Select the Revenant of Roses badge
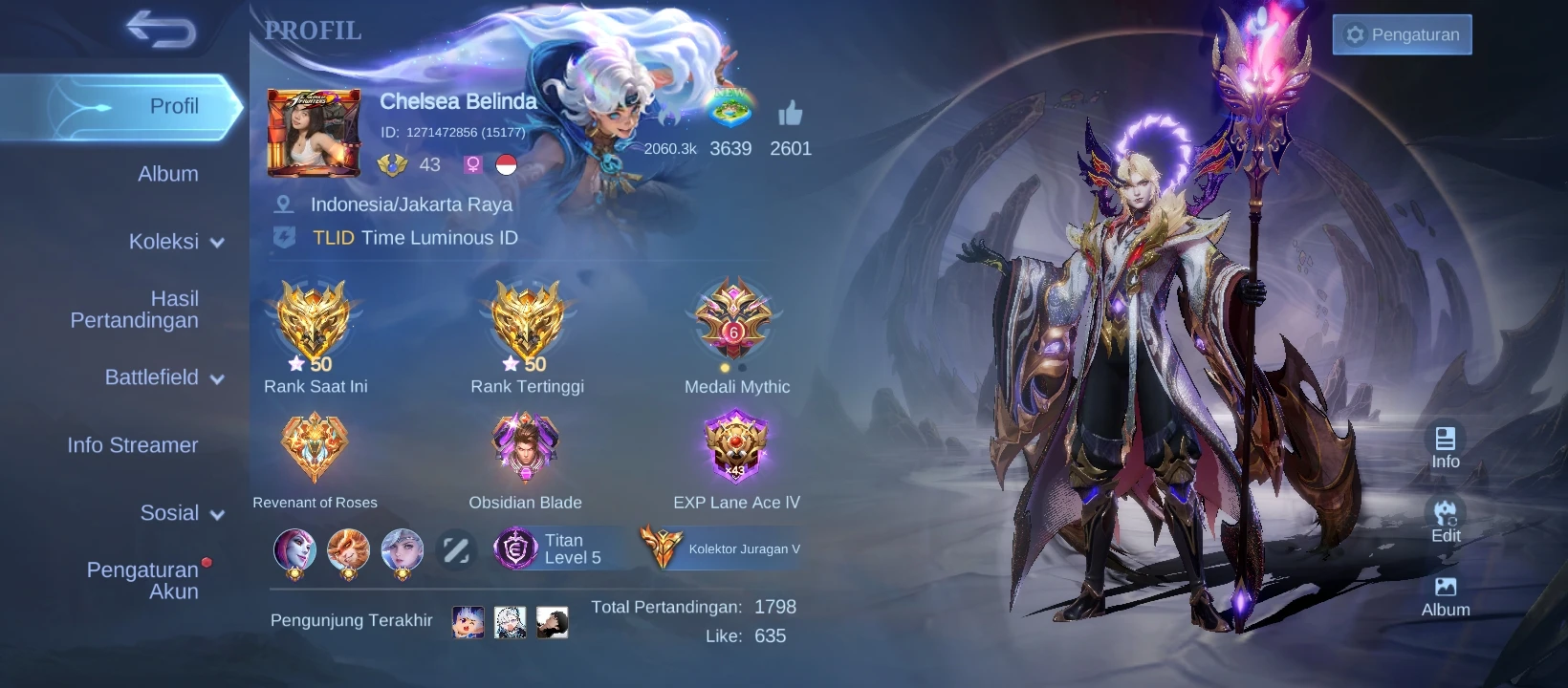The width and height of the screenshot is (1568, 688). pyautogui.click(x=315, y=447)
